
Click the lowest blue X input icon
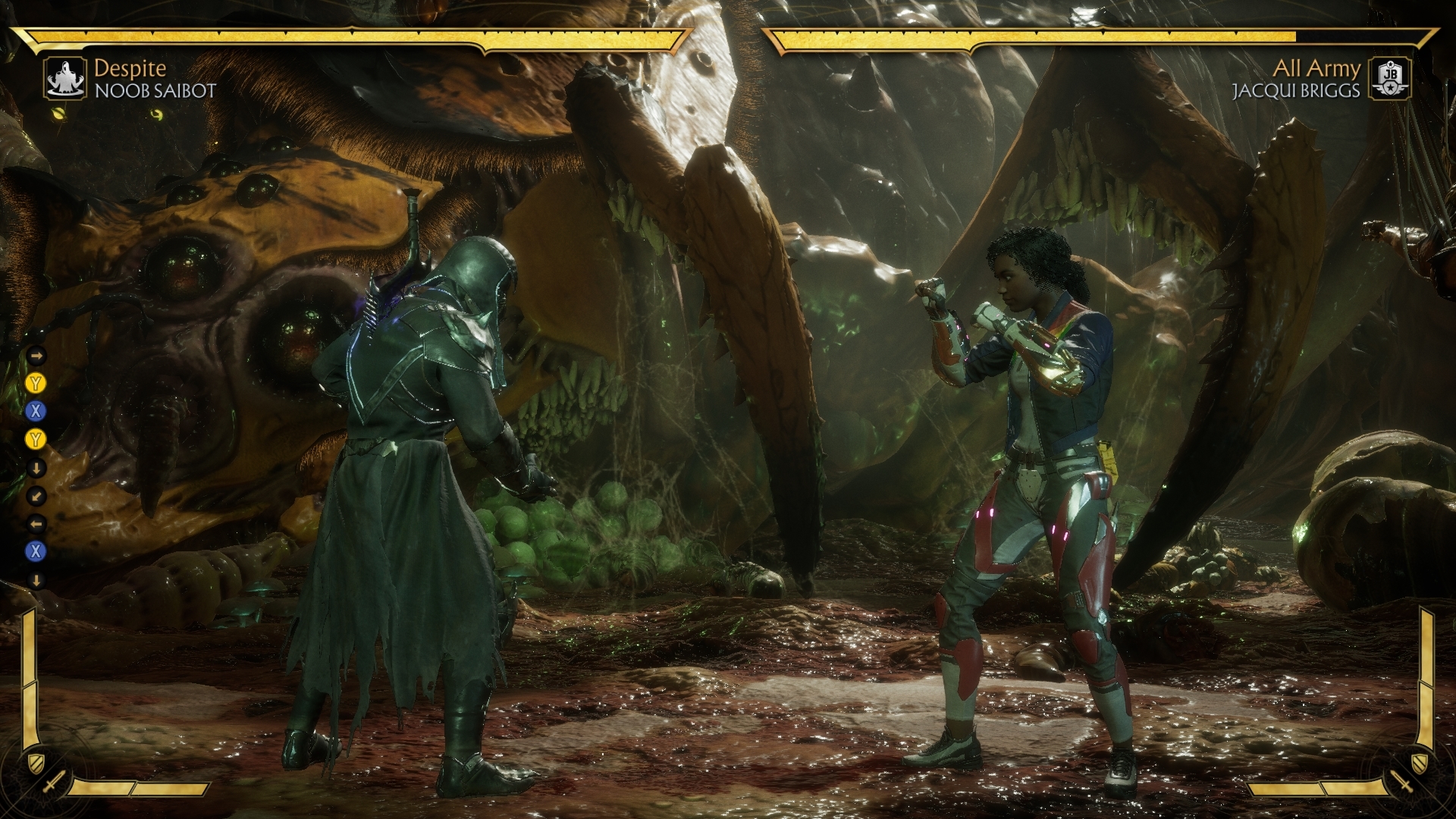tap(36, 550)
